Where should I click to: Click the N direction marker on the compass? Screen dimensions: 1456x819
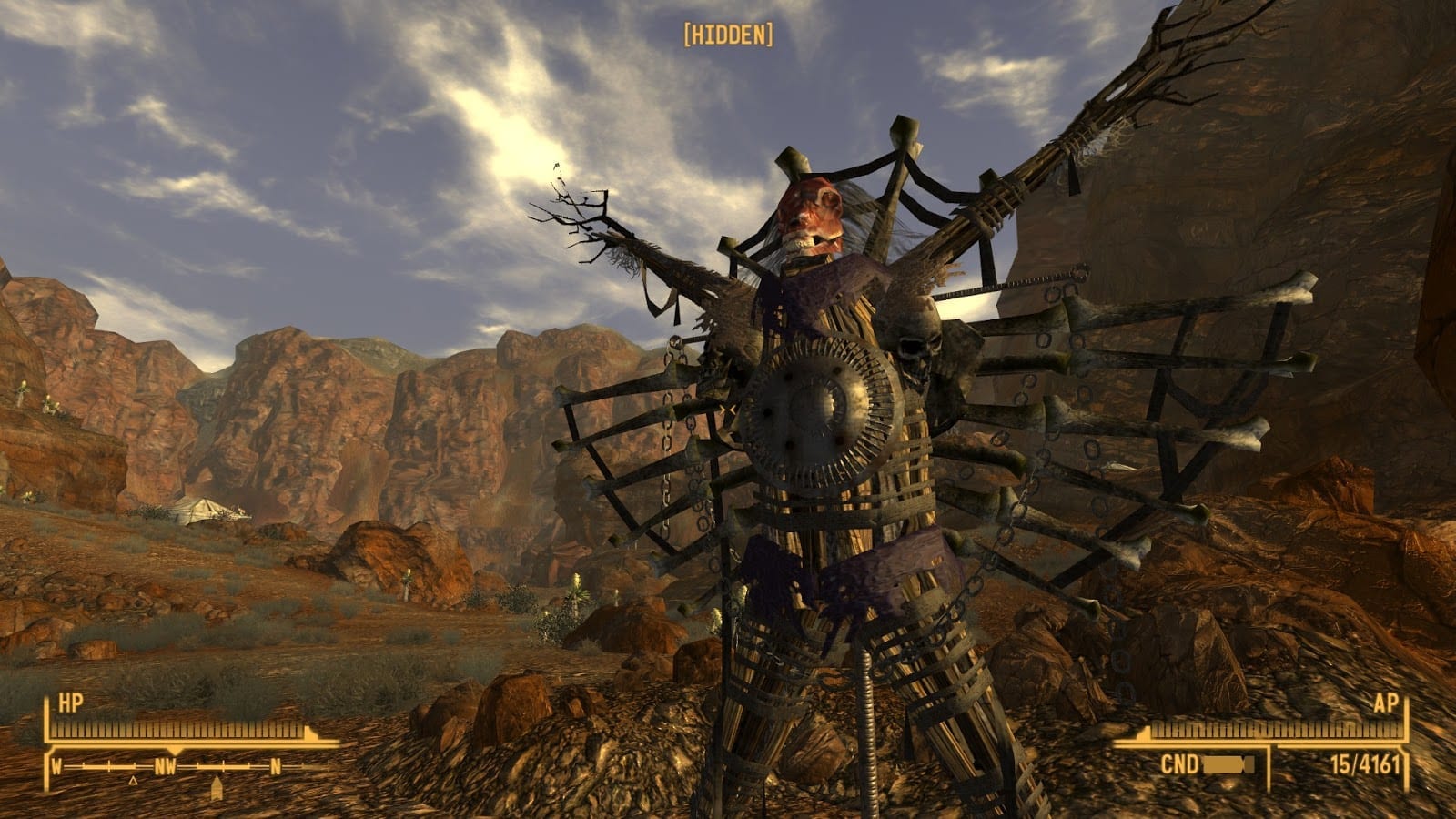(276, 766)
